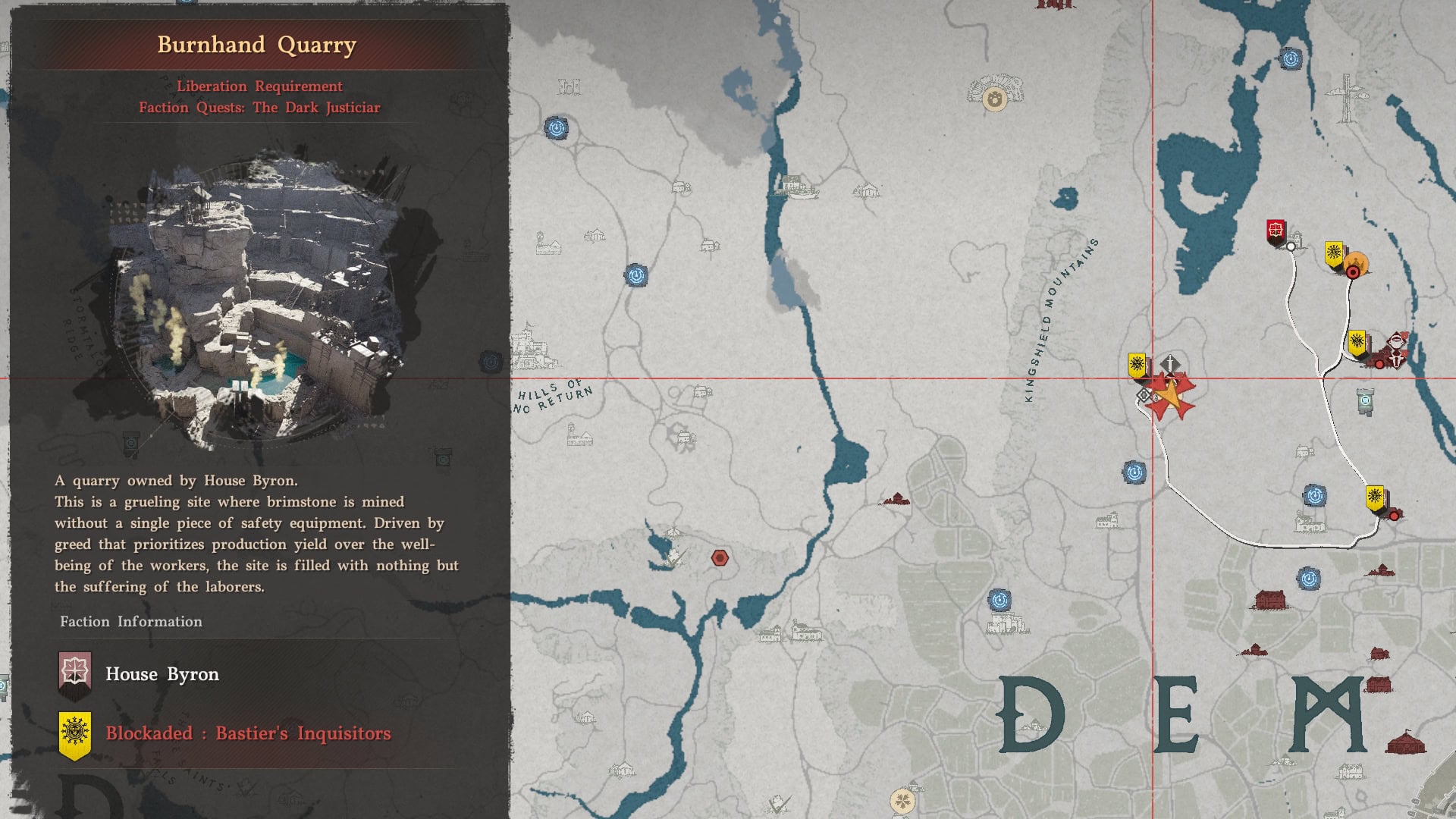Image resolution: width=1456 pixels, height=819 pixels.
Task: Click the red hexagon marker on the map
Action: click(x=720, y=558)
